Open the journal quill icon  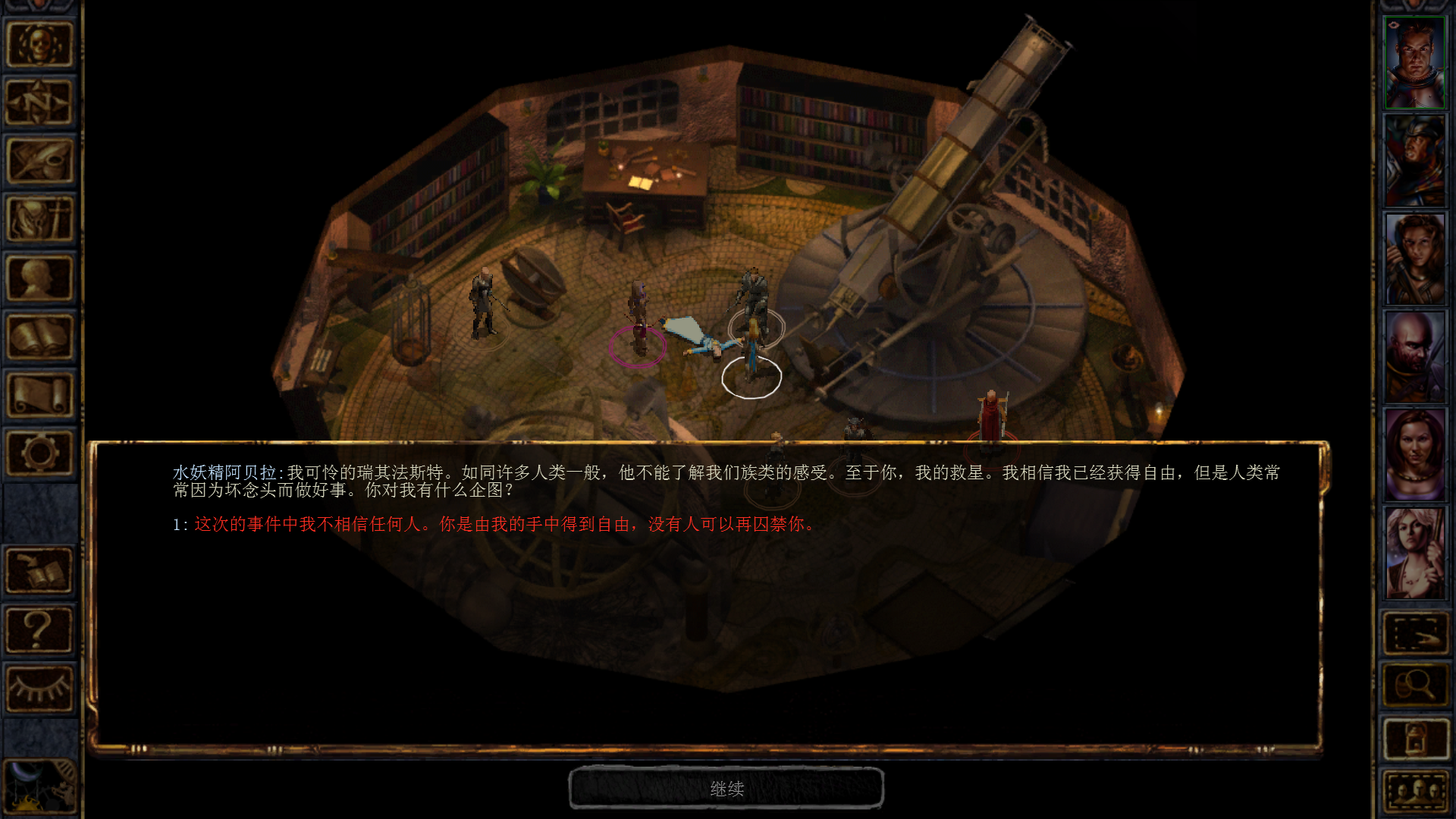tap(39, 161)
